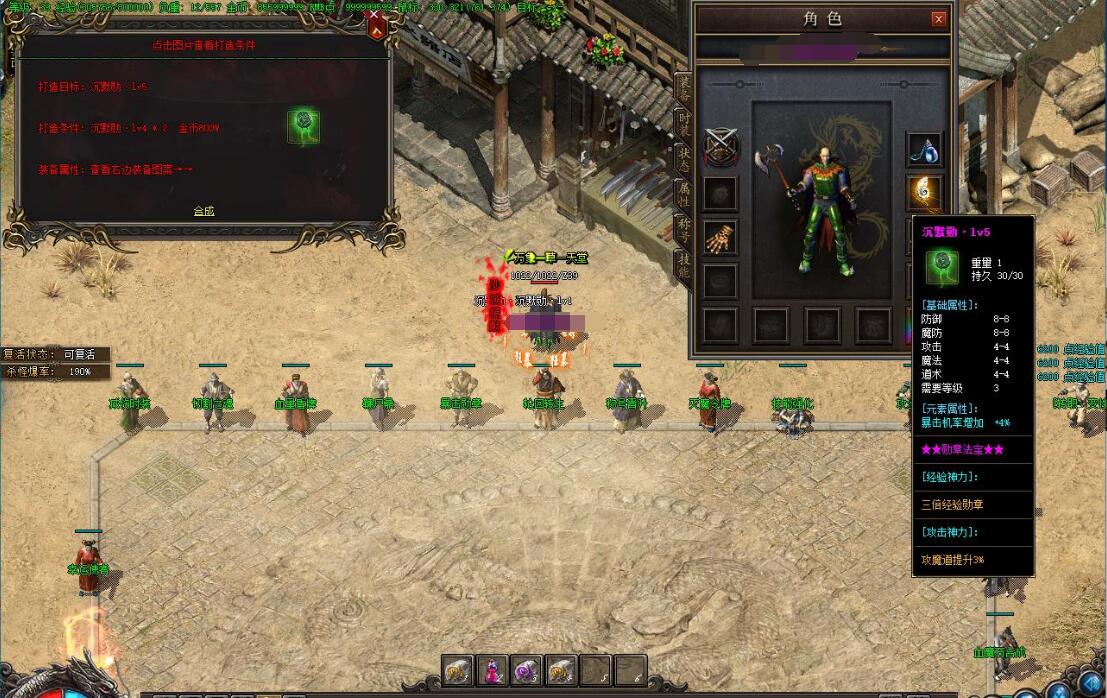This screenshot has height=698, width=1107.
Task: Select the golden glove equipment slot
Action: coord(720,238)
